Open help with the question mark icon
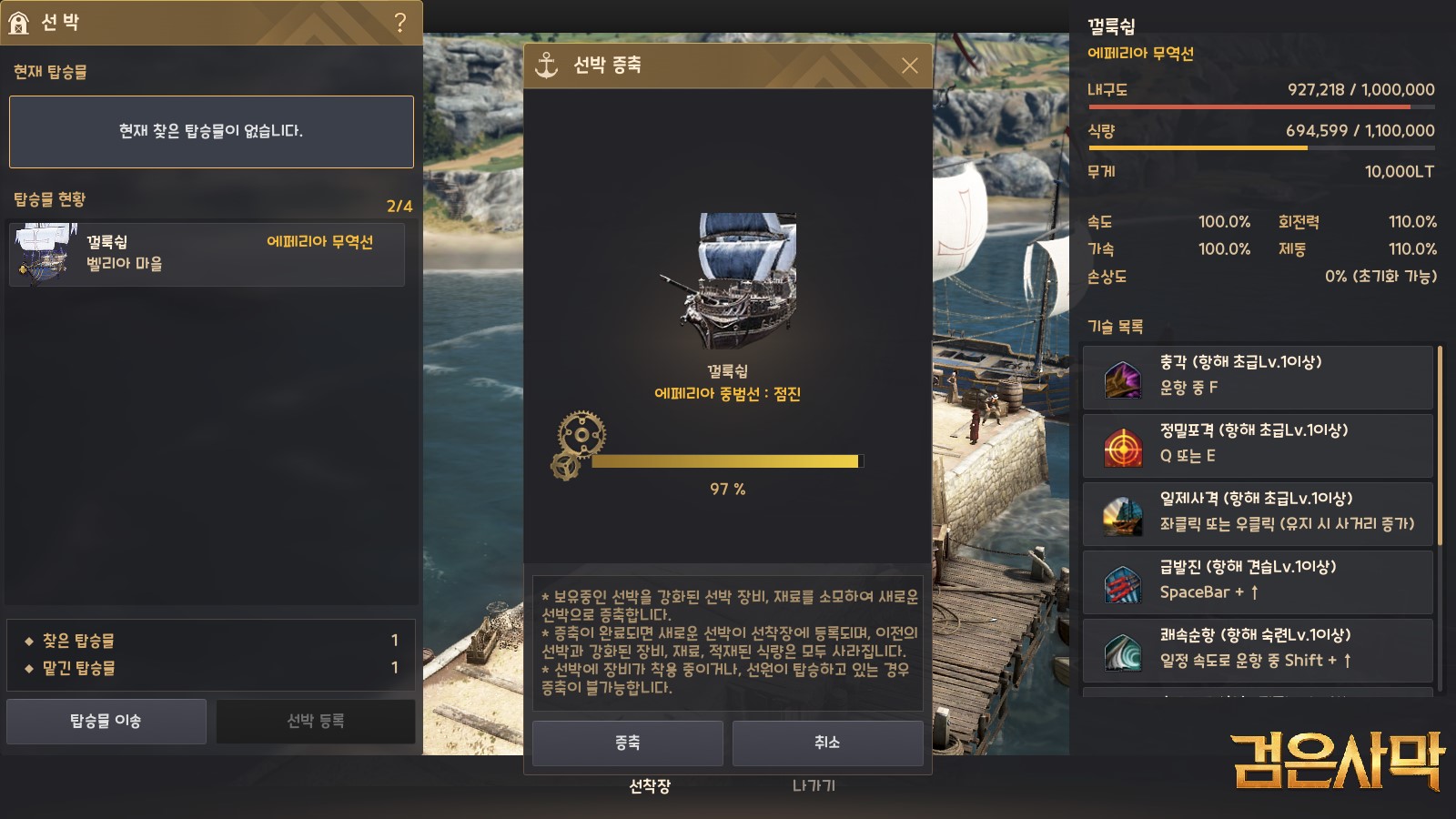This screenshot has height=819, width=1456. click(399, 23)
